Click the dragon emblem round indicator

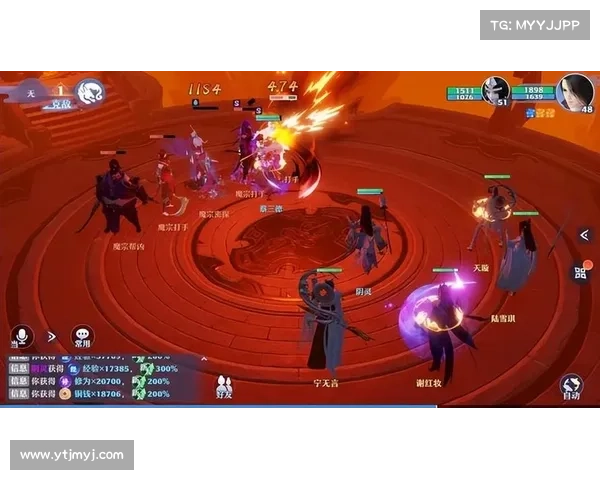point(91,92)
